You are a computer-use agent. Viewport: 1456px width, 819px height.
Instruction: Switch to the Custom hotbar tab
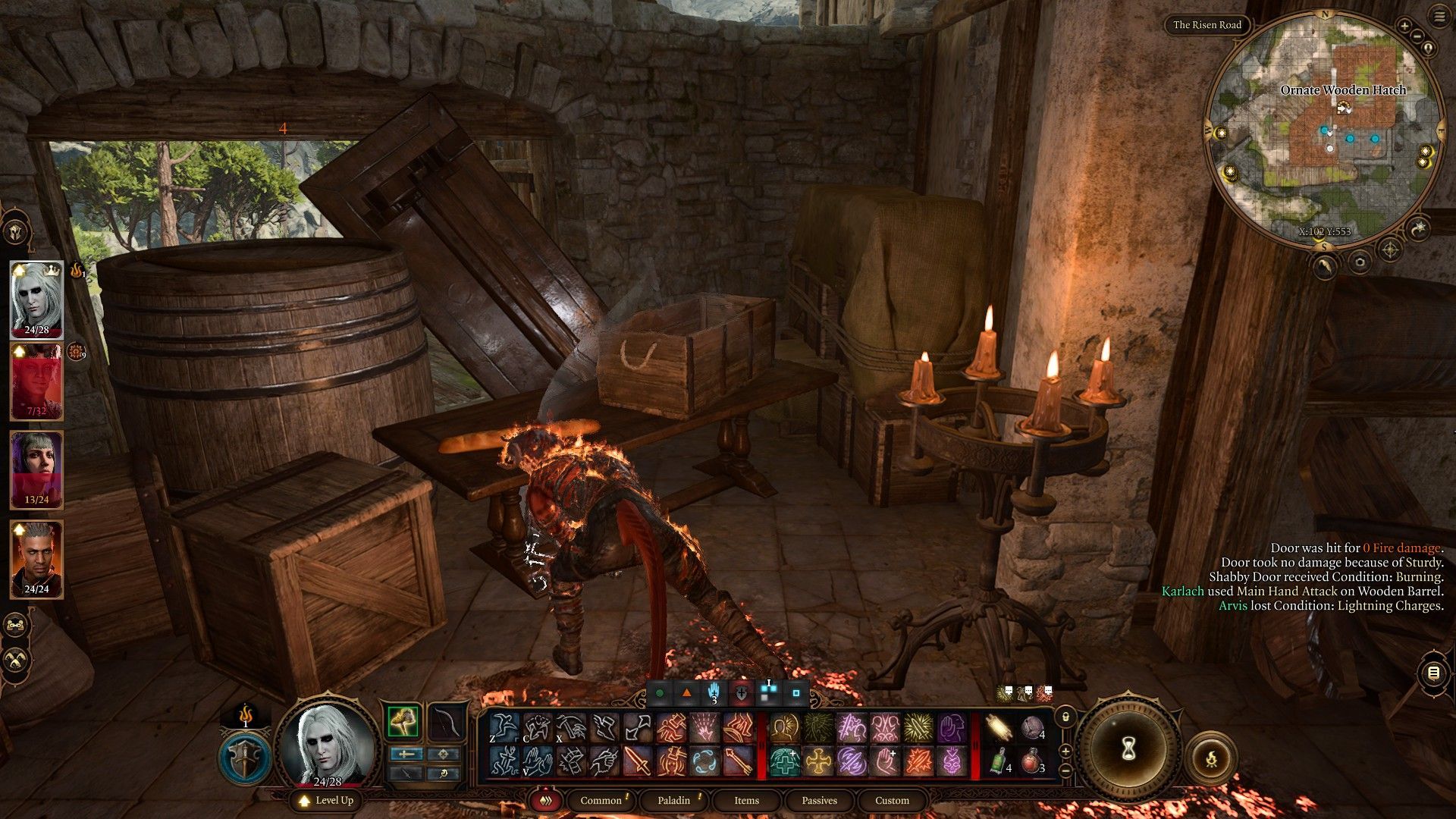892,800
